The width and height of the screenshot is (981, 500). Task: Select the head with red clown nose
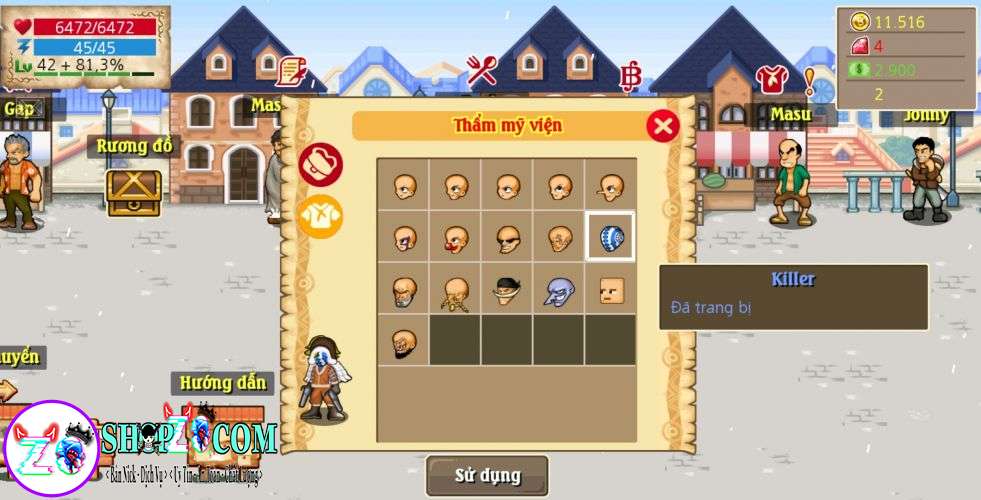click(454, 237)
